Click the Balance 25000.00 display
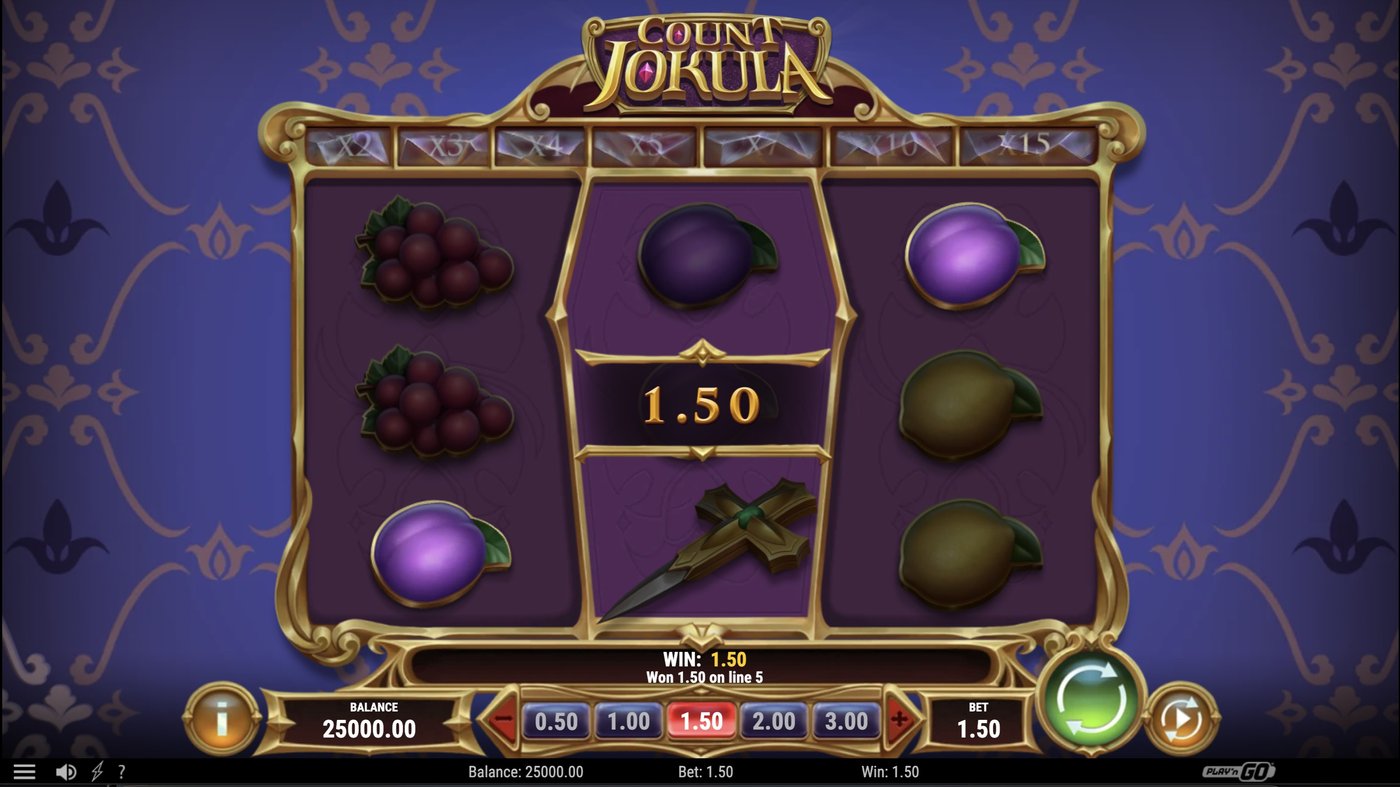The image size is (1400, 787). pos(370,721)
